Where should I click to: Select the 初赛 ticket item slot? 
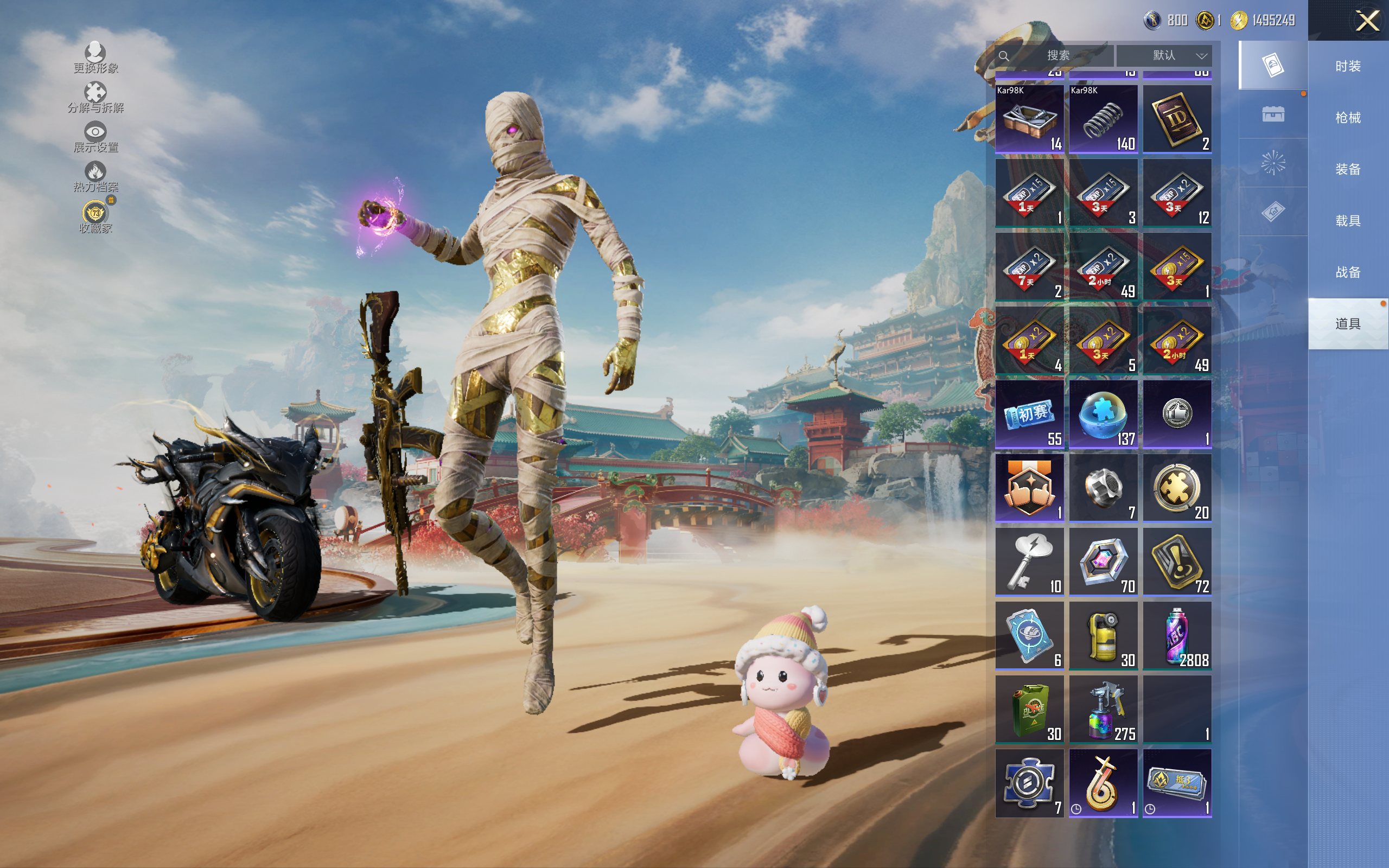1029,414
